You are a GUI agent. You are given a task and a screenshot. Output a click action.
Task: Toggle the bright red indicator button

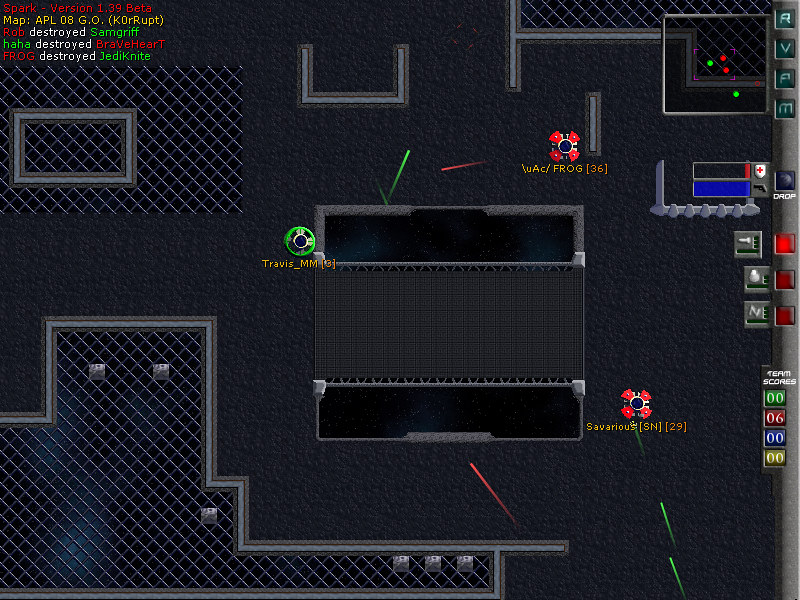coord(785,243)
